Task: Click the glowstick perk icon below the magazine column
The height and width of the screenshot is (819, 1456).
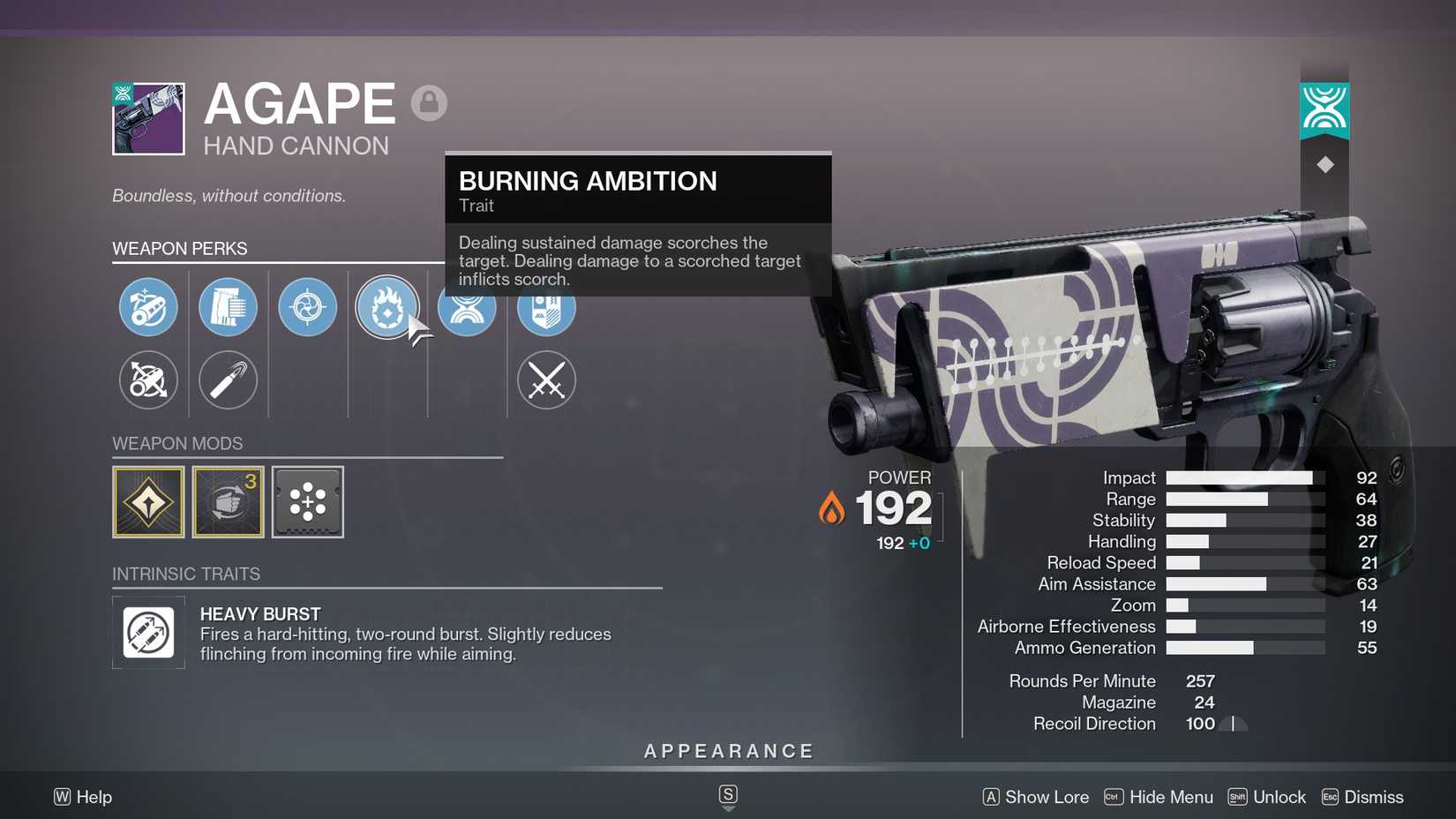Action: click(228, 380)
